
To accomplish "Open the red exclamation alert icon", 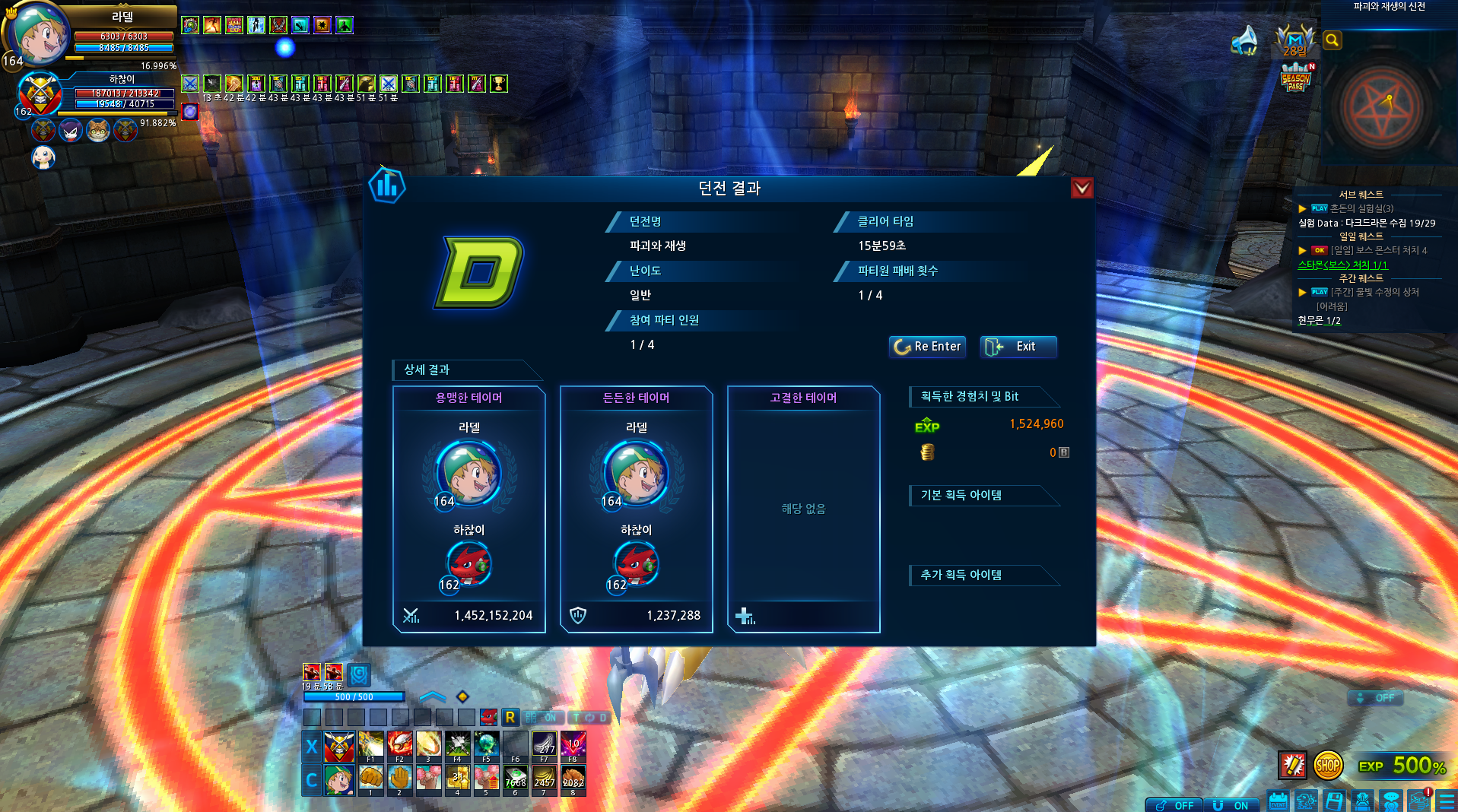I will [1419, 801].
